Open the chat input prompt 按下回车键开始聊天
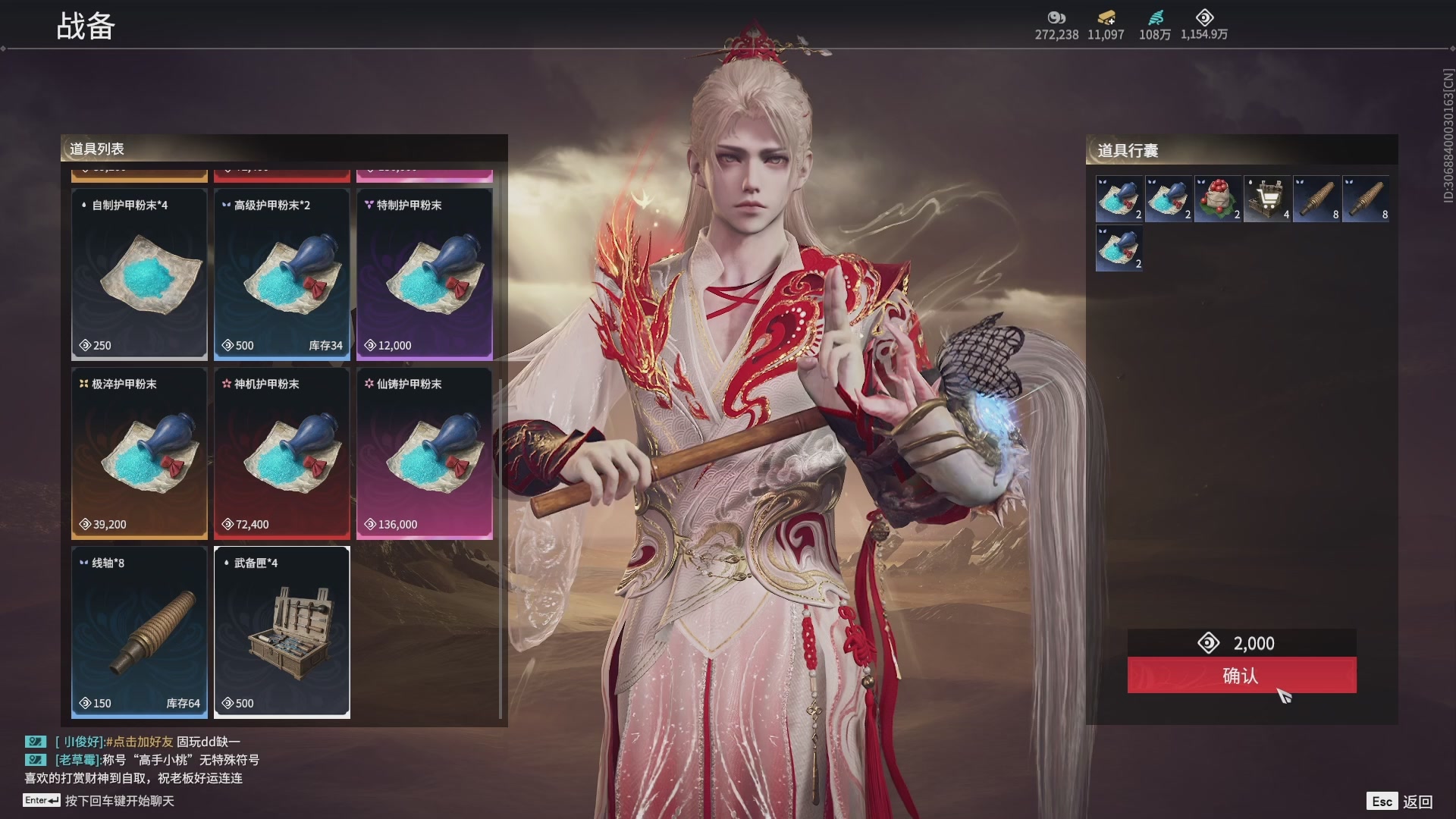 [x=119, y=801]
